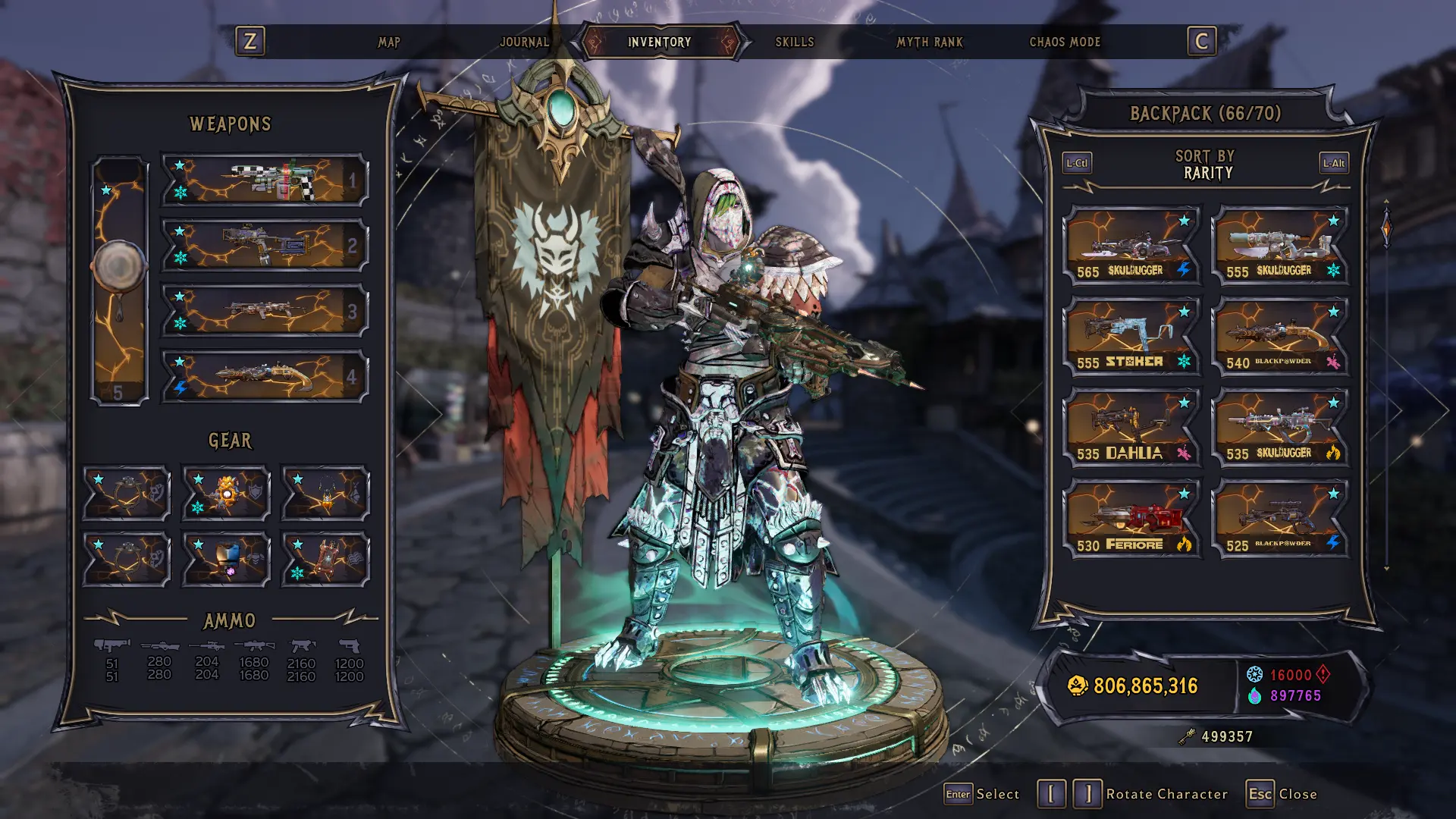
Task: Change the Sort By Rarity option
Action: point(1205,165)
